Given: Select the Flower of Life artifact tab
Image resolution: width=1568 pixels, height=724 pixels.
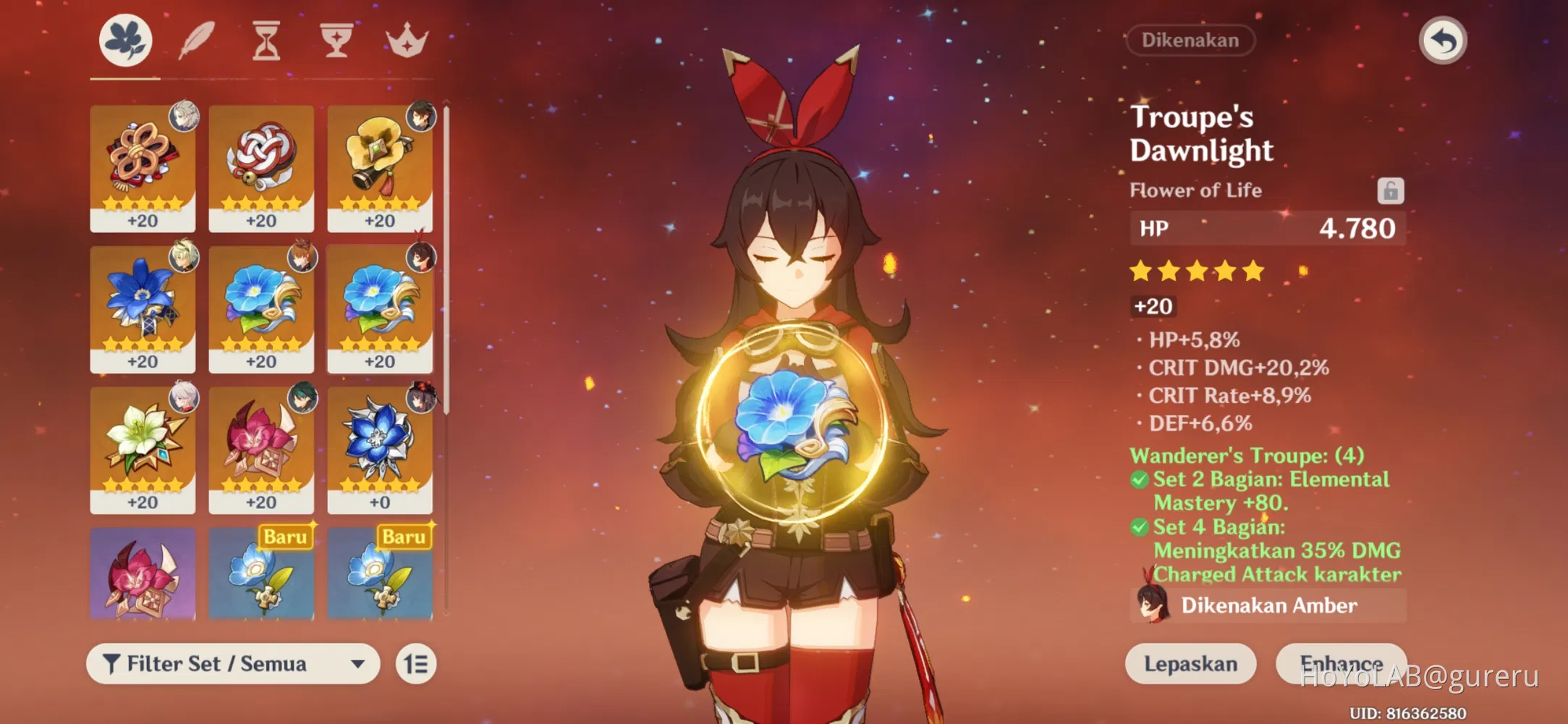Looking at the screenshot, I should pos(123,41).
